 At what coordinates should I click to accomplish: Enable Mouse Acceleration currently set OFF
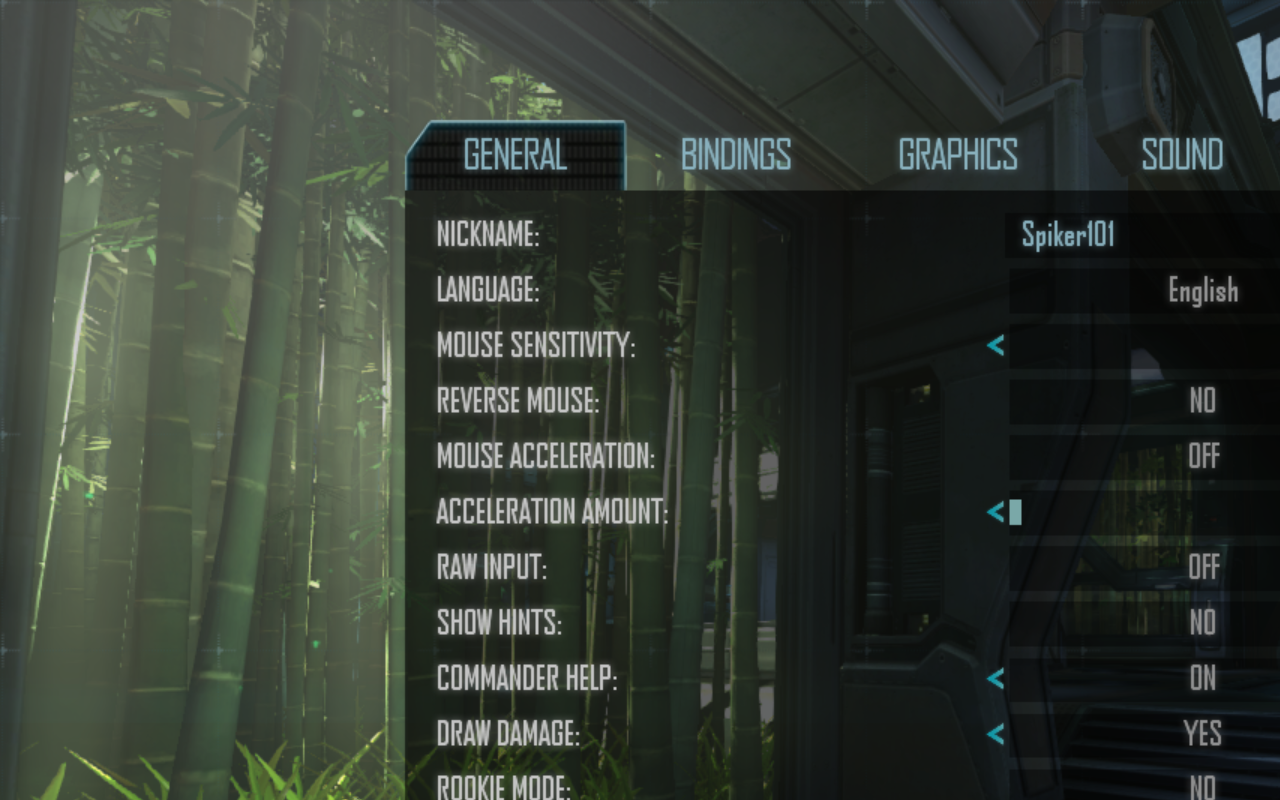pos(1203,457)
